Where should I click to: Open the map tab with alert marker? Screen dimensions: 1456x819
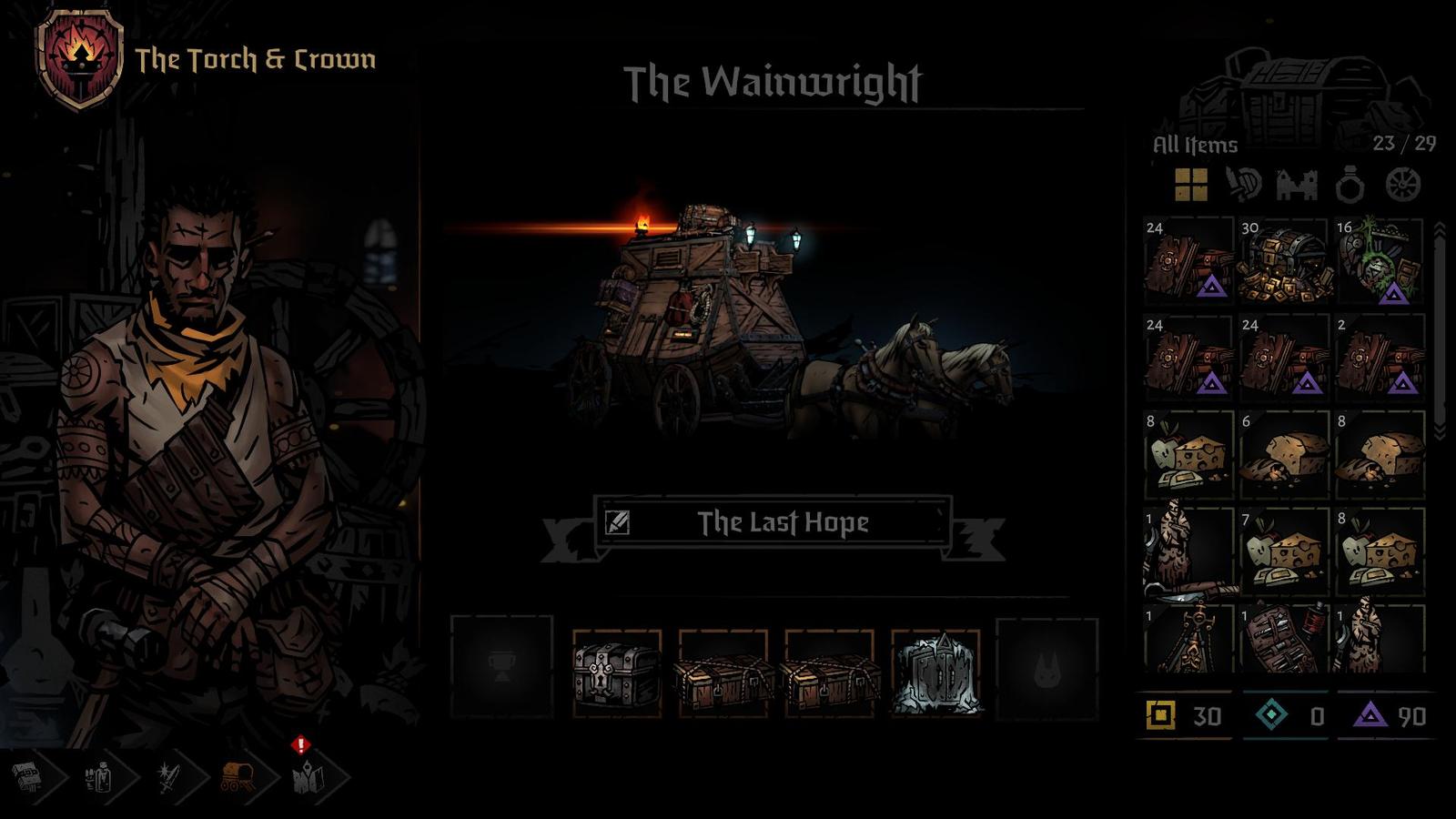tap(308, 776)
